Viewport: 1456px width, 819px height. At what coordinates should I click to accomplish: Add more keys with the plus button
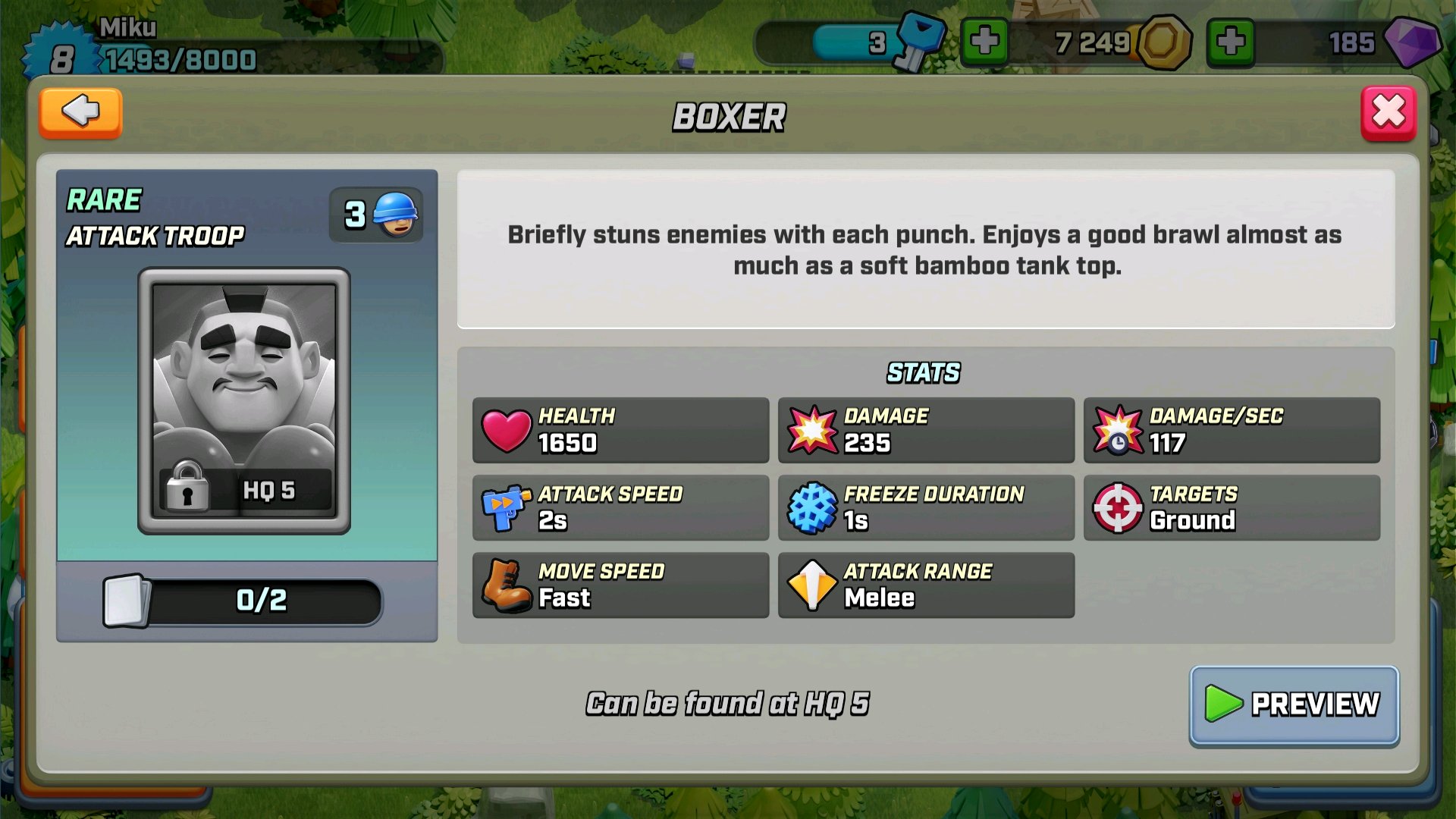[x=984, y=42]
